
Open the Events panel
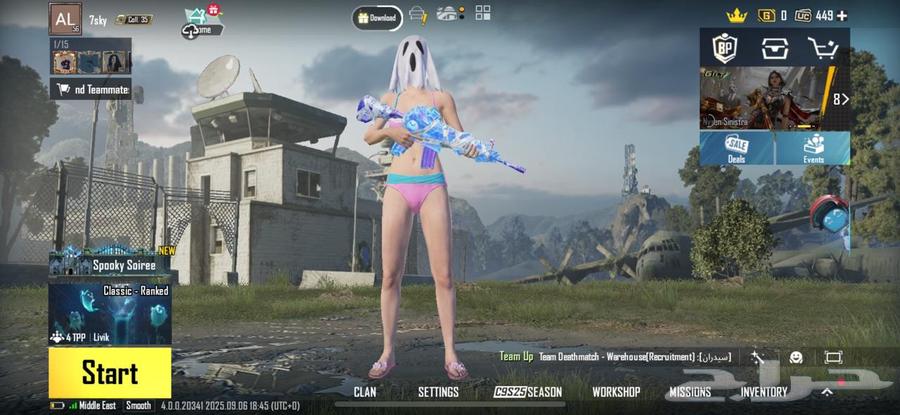pos(813,148)
